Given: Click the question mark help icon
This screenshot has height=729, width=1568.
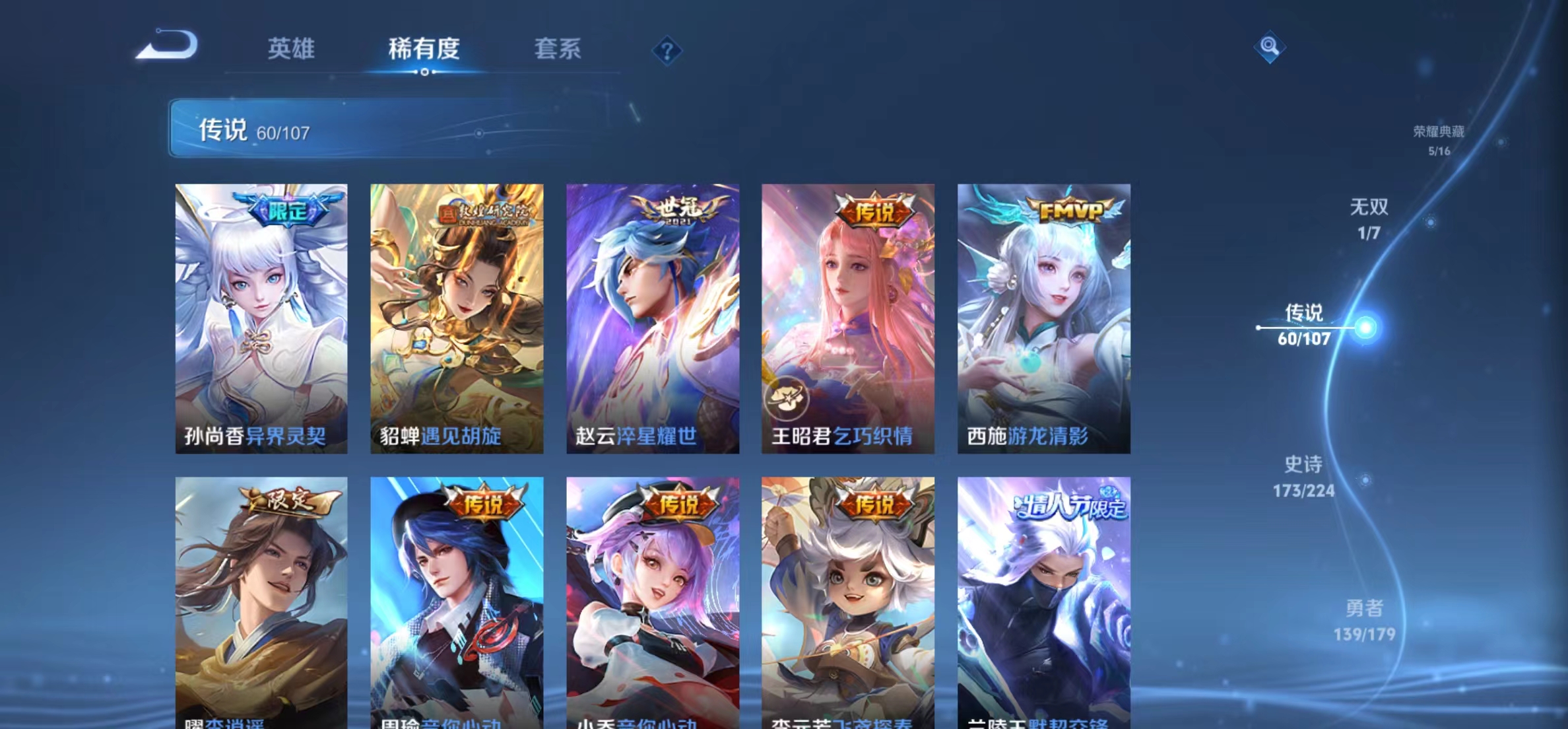Looking at the screenshot, I should pos(668,50).
